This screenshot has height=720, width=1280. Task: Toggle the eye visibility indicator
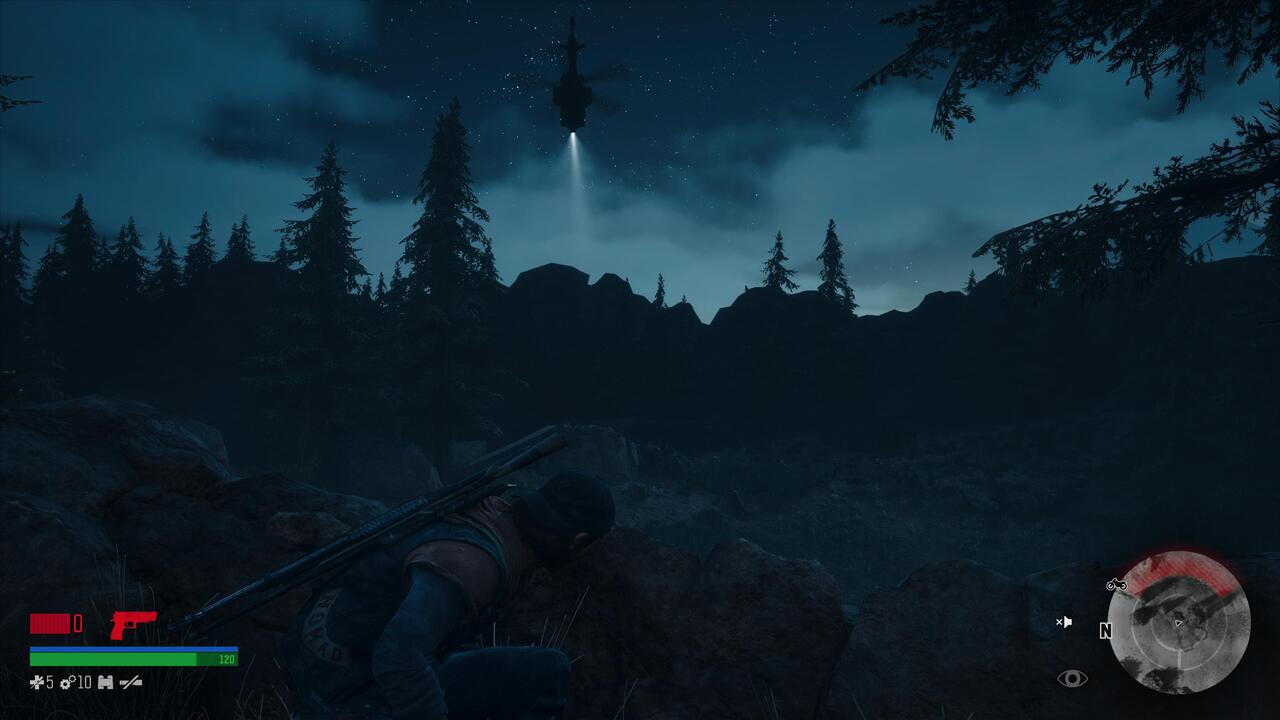tap(1072, 679)
